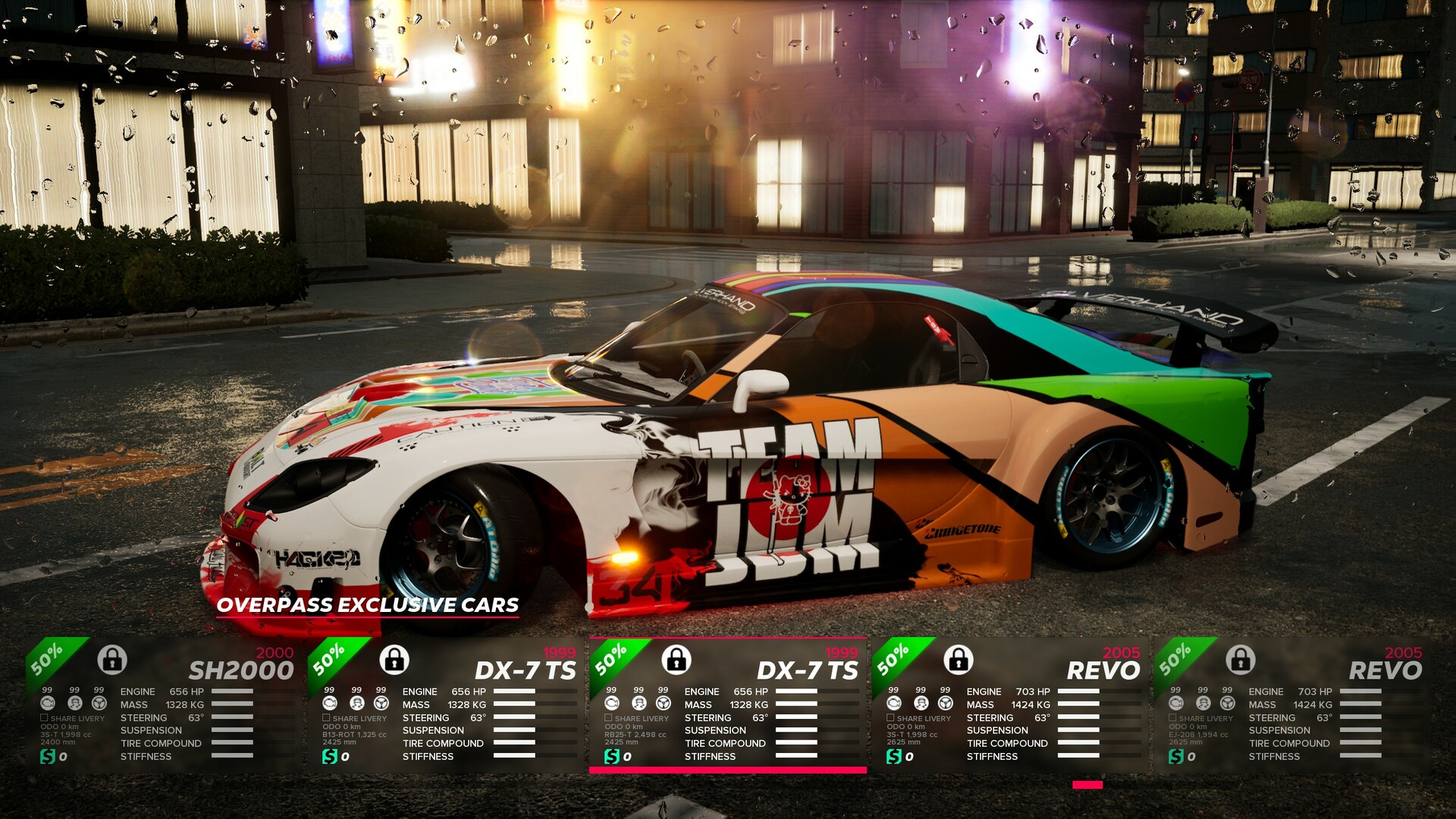Screen dimensions: 1456x819
Task: Tick Share Livery on the SH2000 card
Action: point(44,717)
